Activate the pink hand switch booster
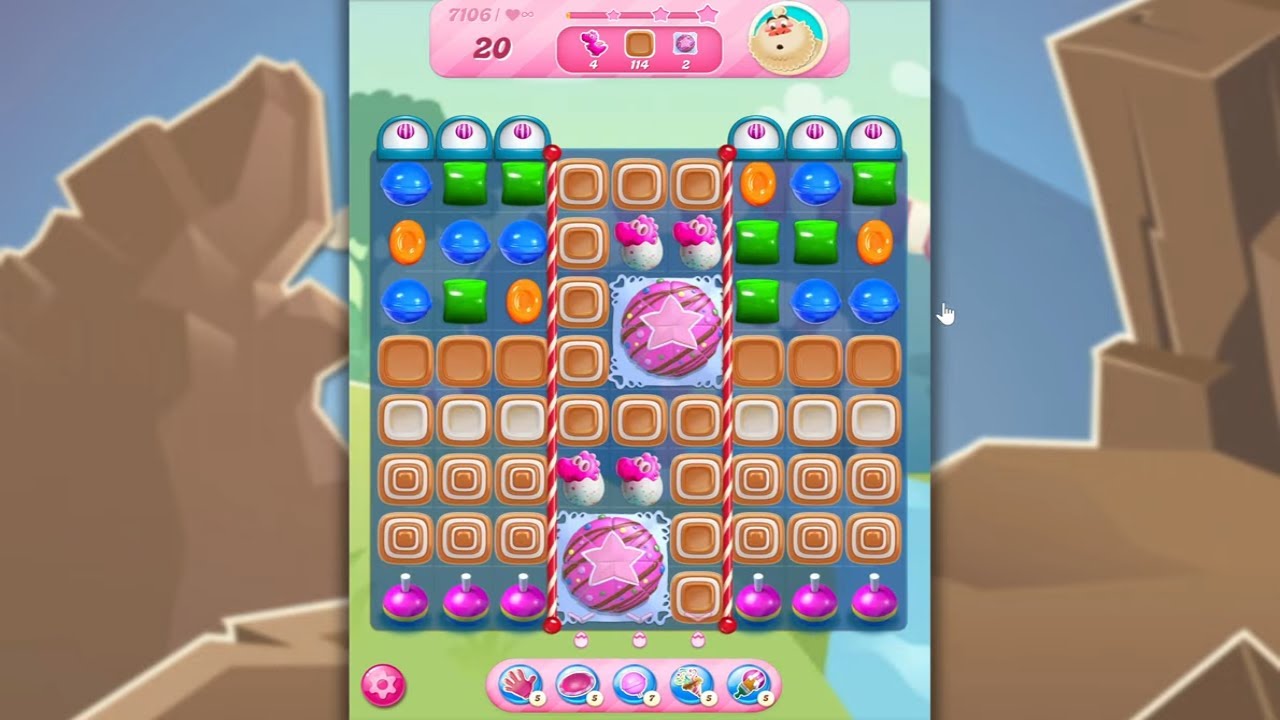This screenshot has height=720, width=1280. pyautogui.click(x=518, y=685)
